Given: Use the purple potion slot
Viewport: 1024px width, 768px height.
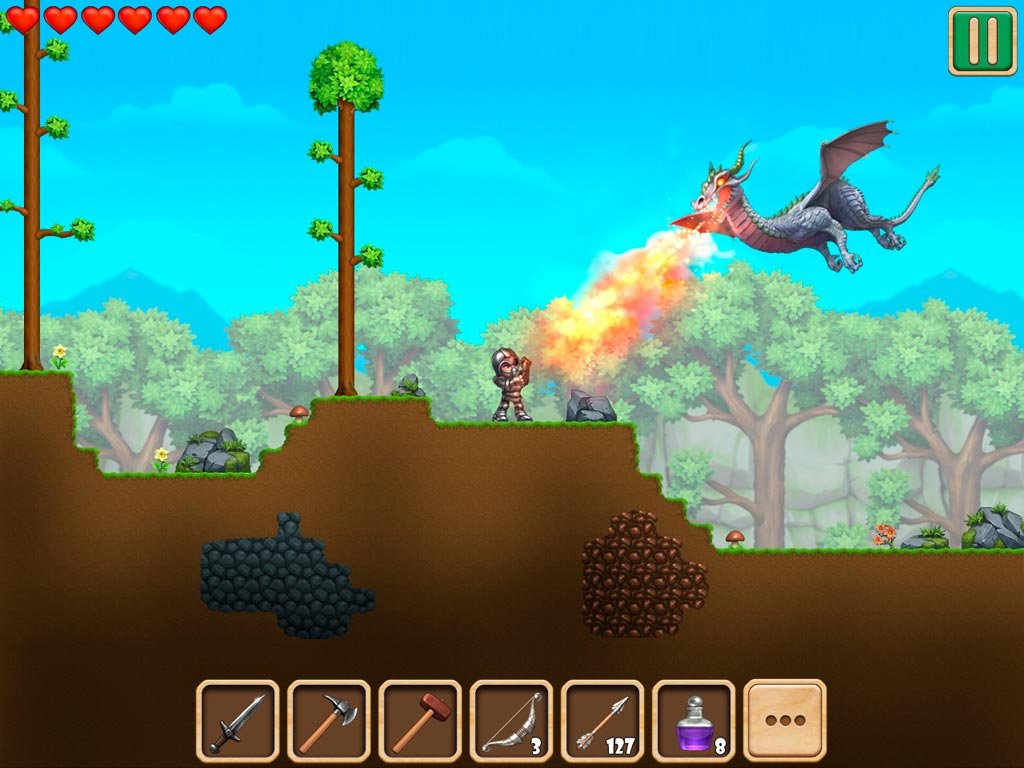Looking at the screenshot, I should 694,720.
